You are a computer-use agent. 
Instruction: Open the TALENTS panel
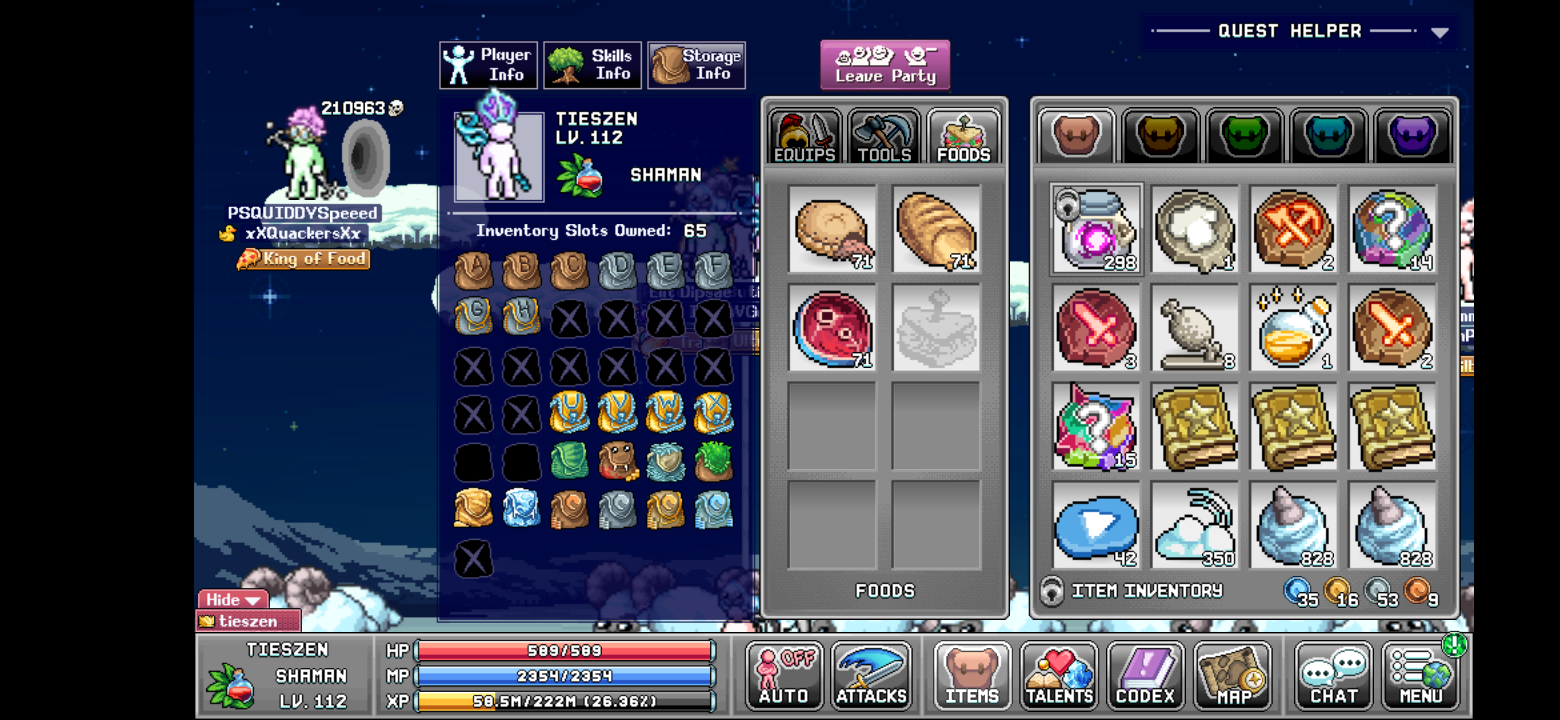pyautogui.click(x=1058, y=675)
